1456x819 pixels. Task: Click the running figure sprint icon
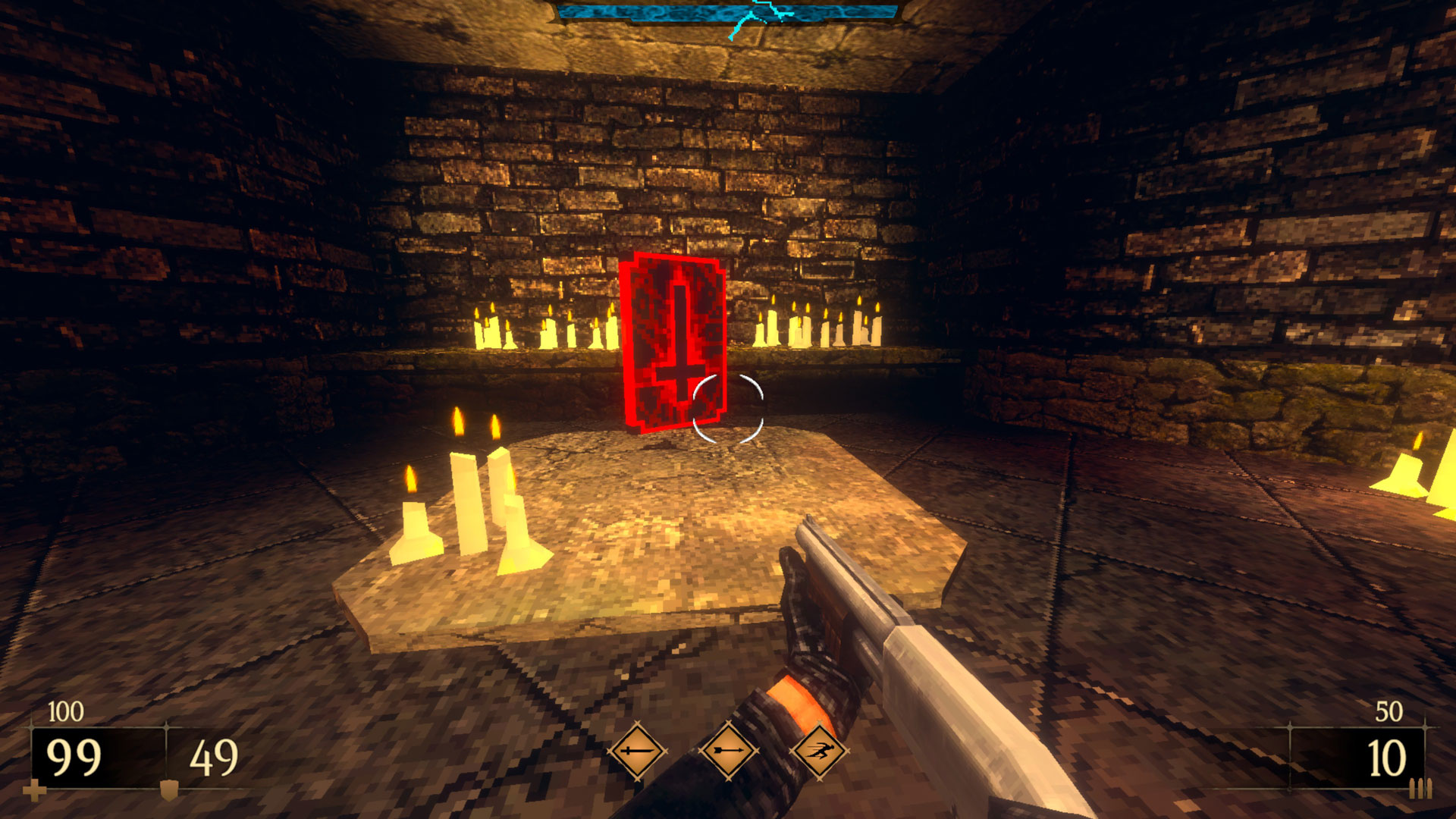(x=818, y=751)
